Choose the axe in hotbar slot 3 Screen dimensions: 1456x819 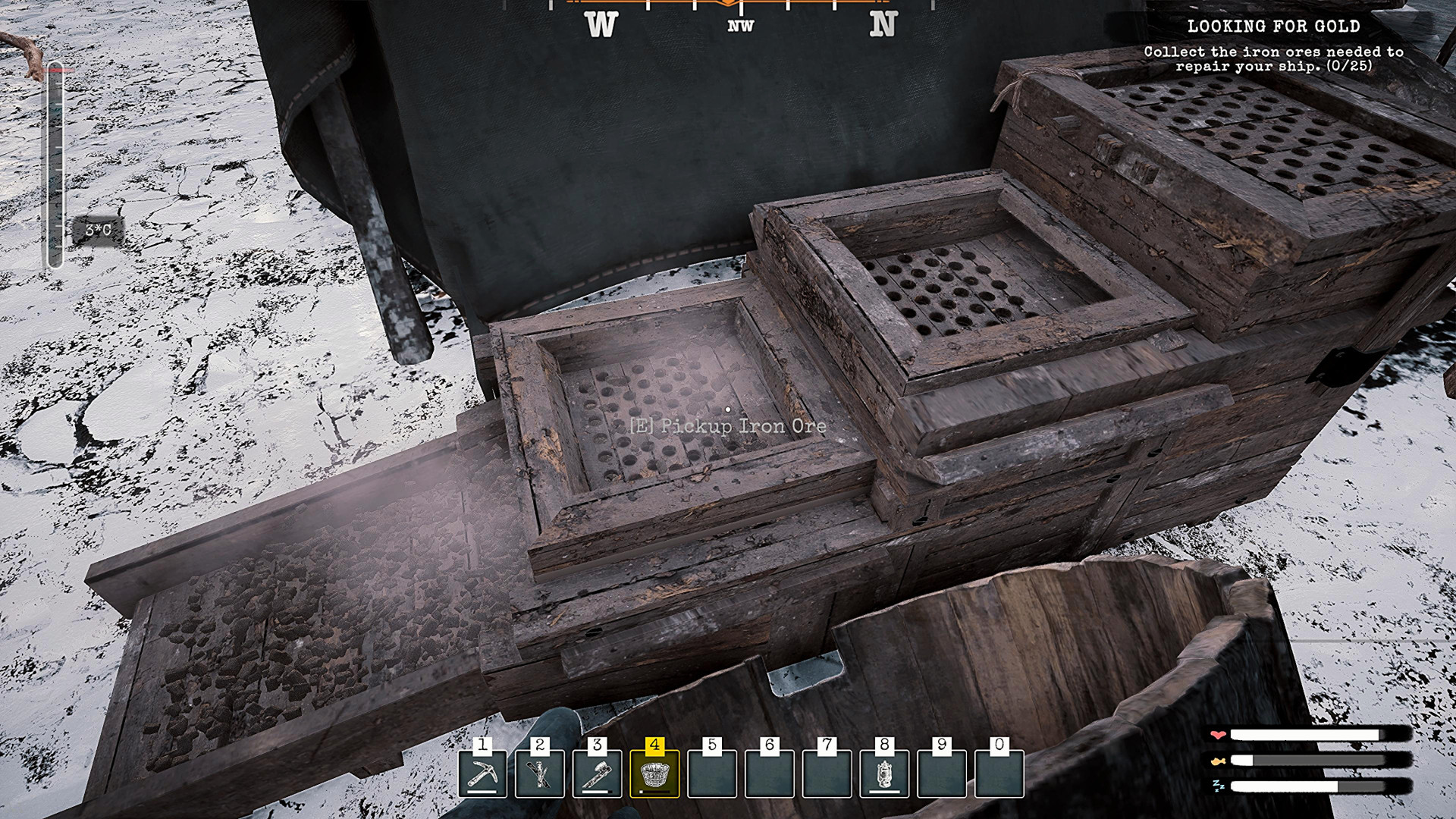click(x=598, y=774)
